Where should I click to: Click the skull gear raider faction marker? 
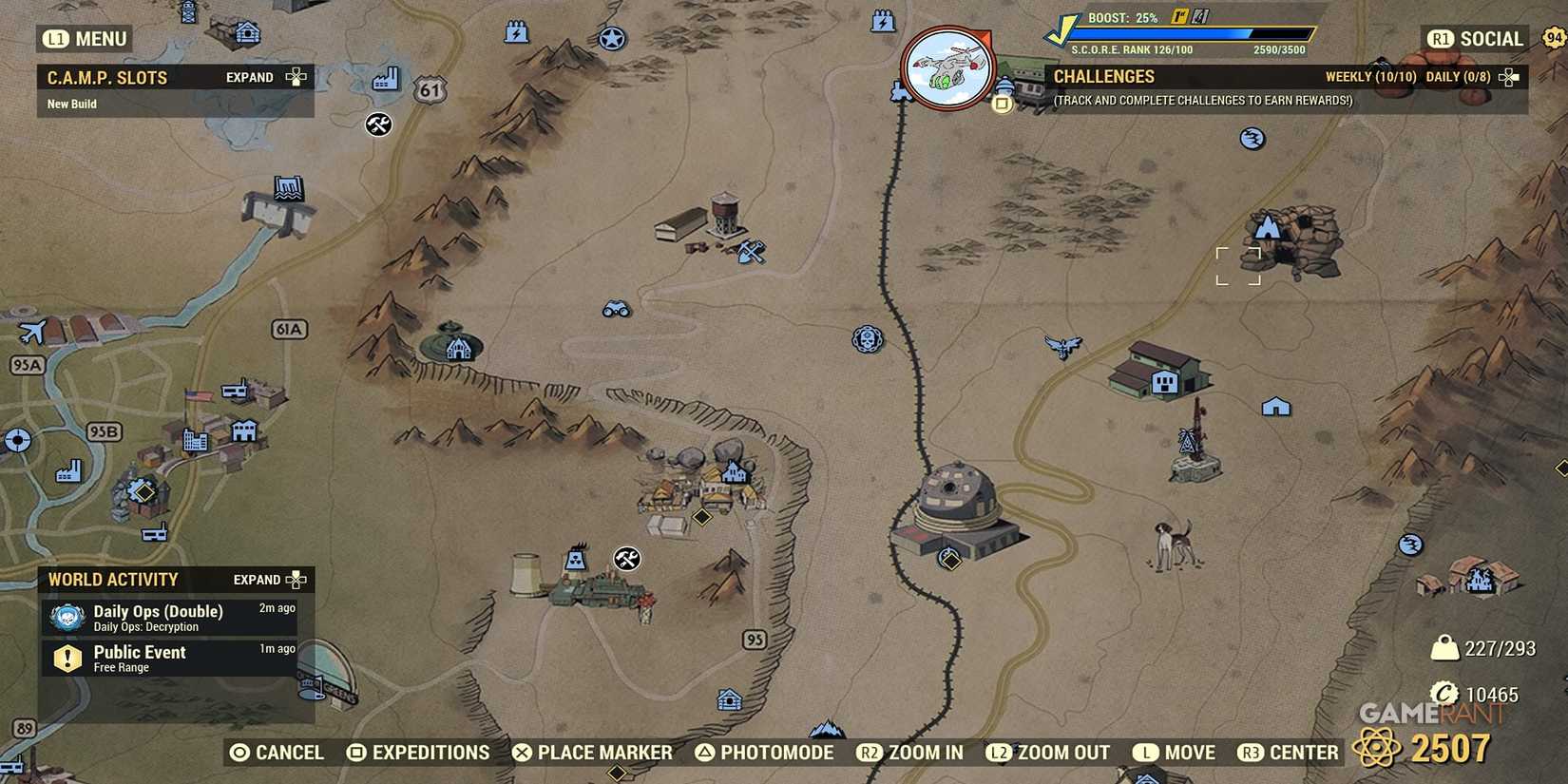(x=865, y=340)
